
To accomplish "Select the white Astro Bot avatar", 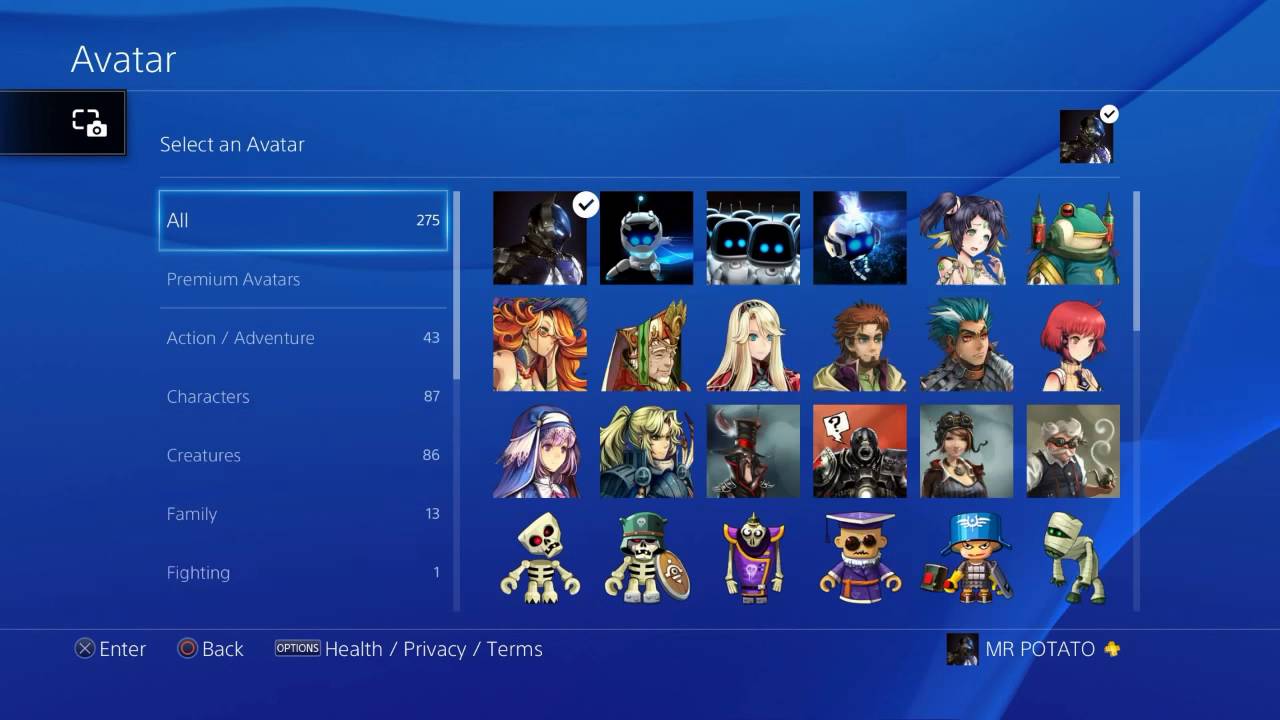I will coord(647,237).
